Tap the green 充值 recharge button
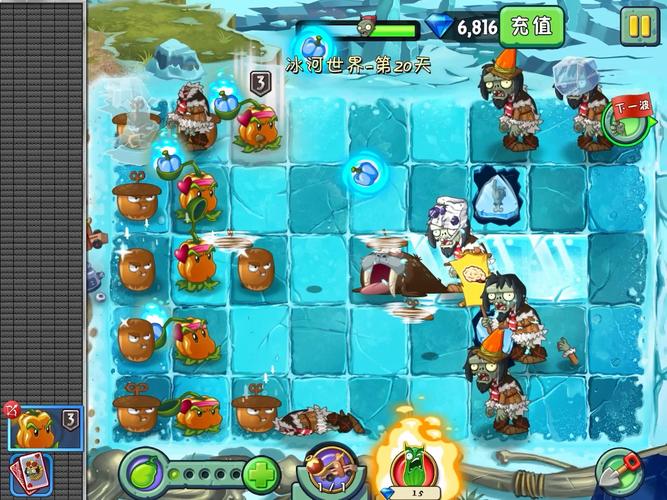The image size is (667, 500). (x=531, y=26)
